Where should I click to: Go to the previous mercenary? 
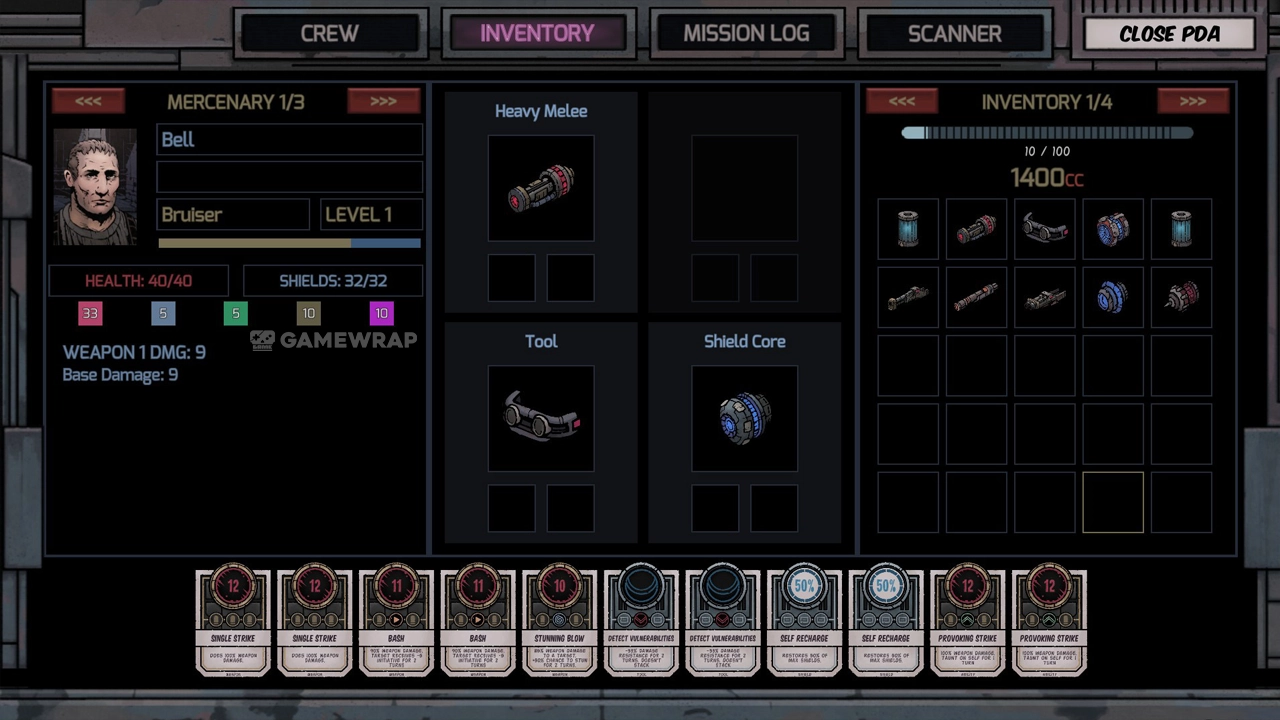pos(88,101)
